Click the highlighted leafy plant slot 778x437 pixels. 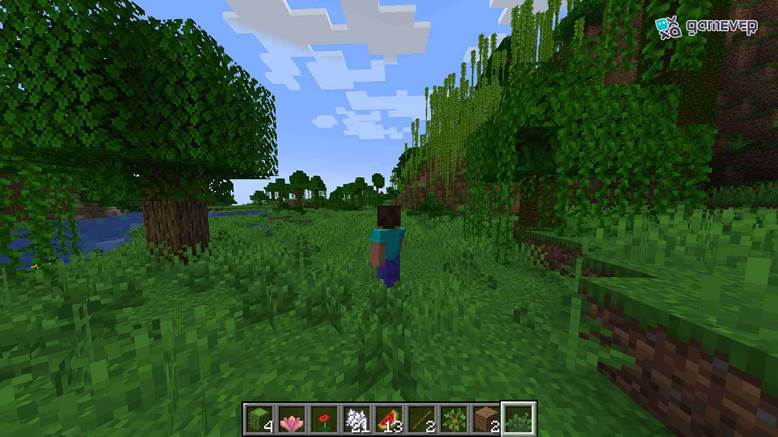(x=519, y=419)
